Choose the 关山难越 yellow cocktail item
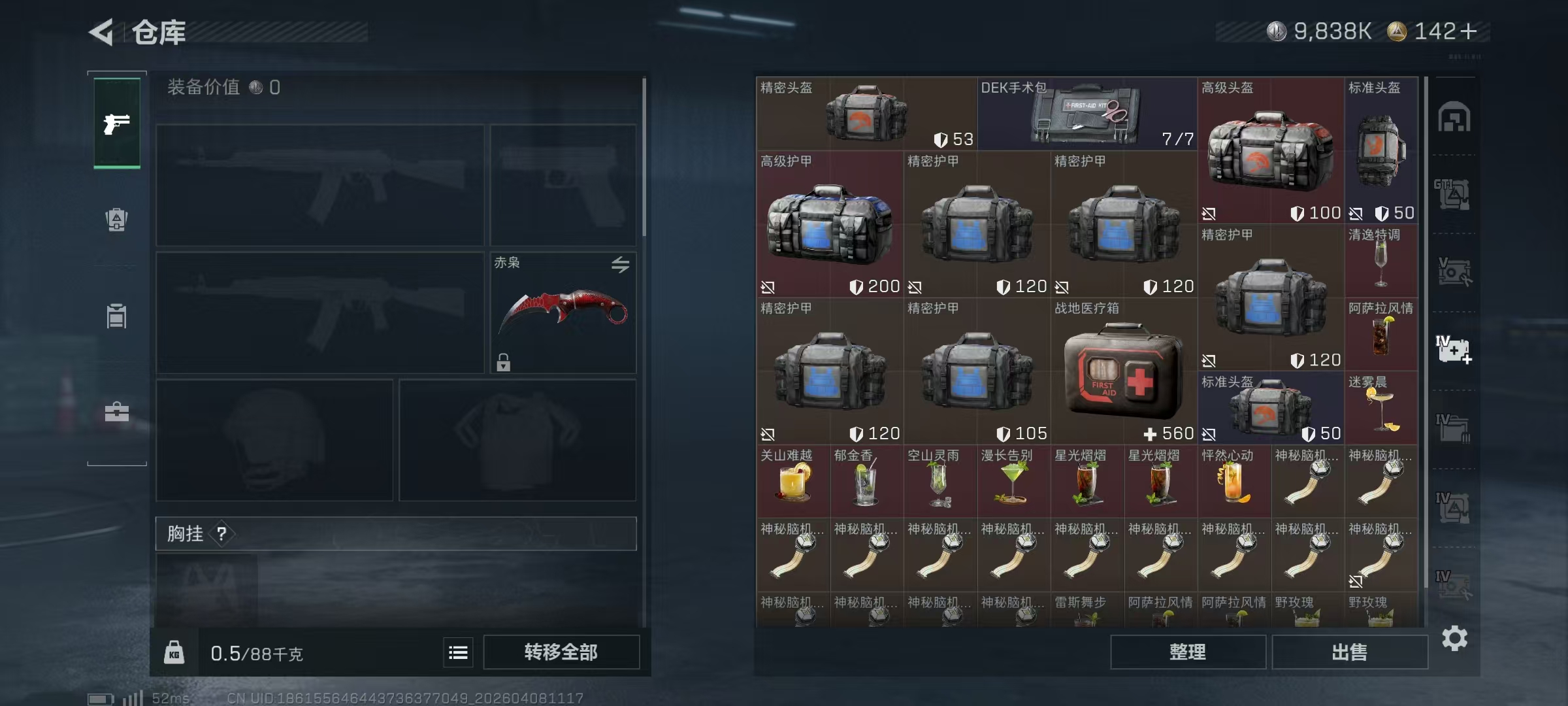 [793, 482]
